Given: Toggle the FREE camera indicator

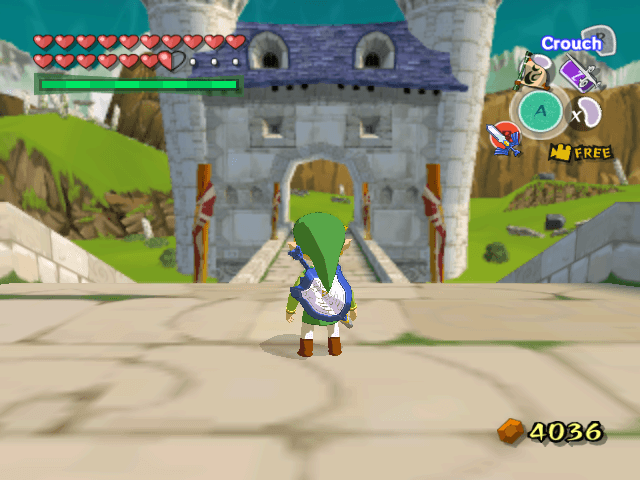Looking at the screenshot, I should [580, 152].
